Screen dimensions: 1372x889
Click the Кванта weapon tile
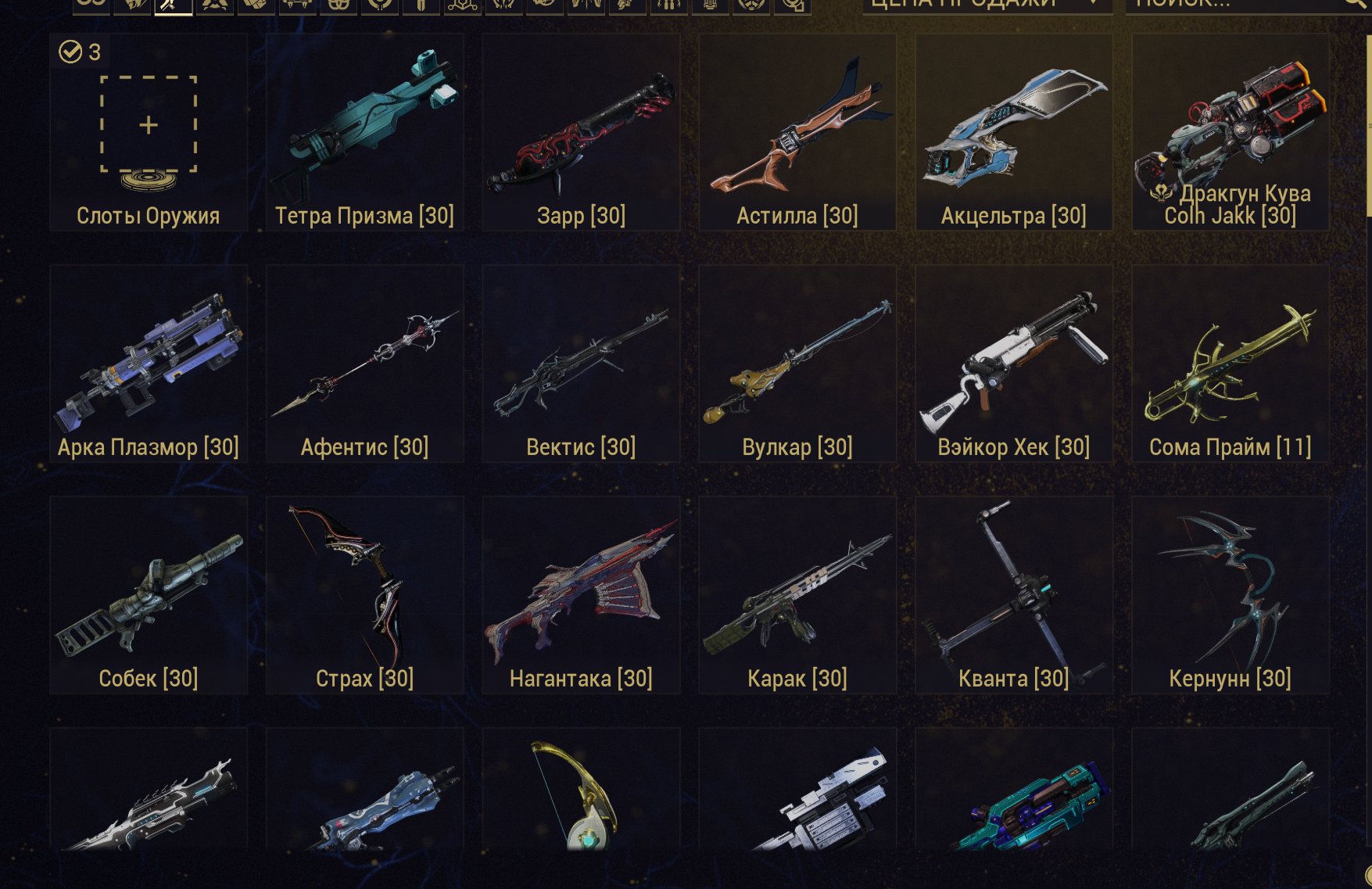[x=1014, y=594]
